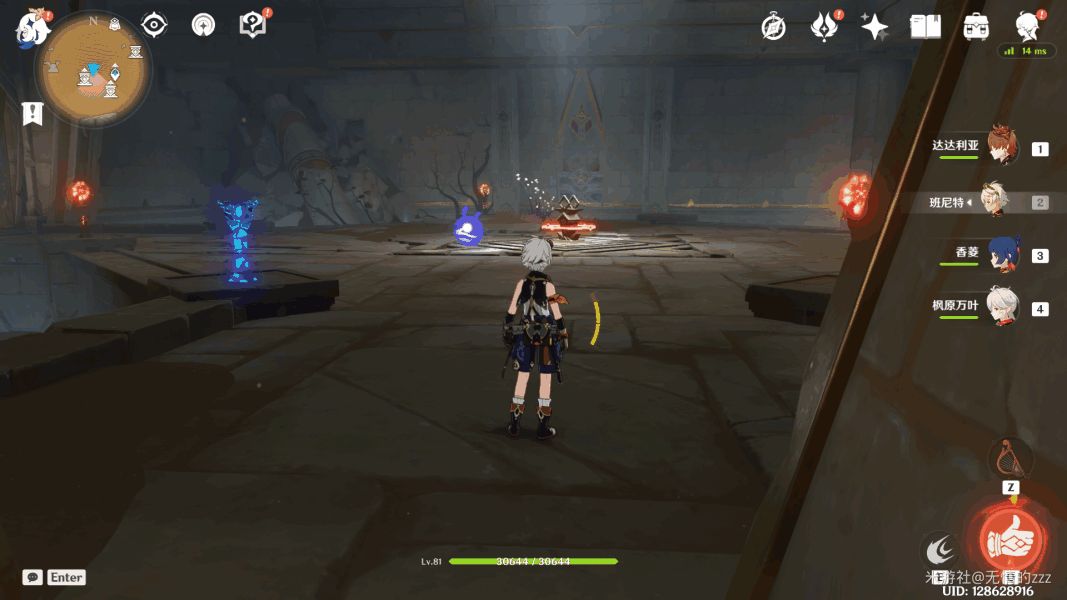The height and width of the screenshot is (600, 1067).
Task: Open the backpack inventory
Action: [976, 27]
